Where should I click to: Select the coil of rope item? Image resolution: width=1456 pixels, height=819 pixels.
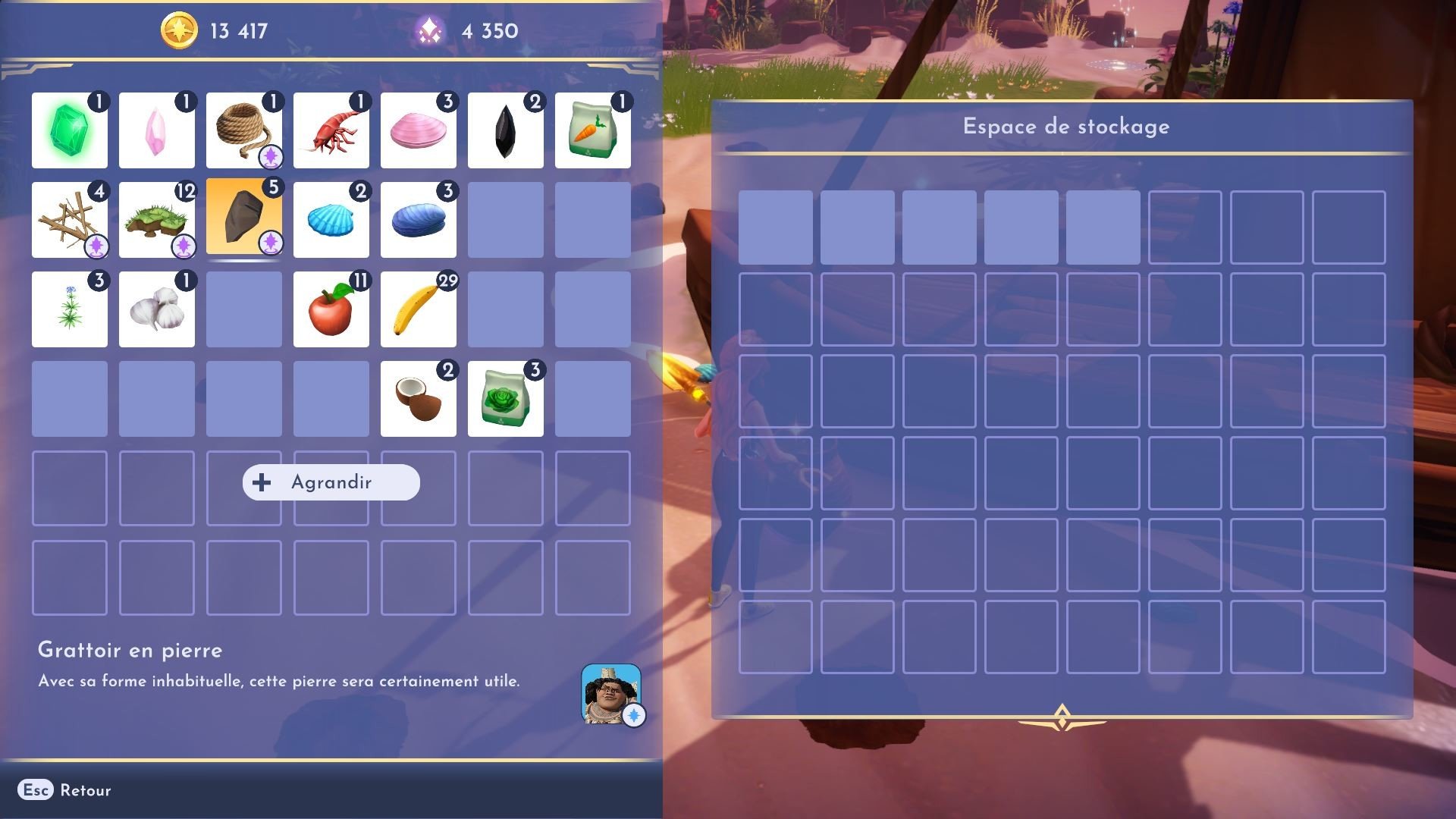[243, 130]
